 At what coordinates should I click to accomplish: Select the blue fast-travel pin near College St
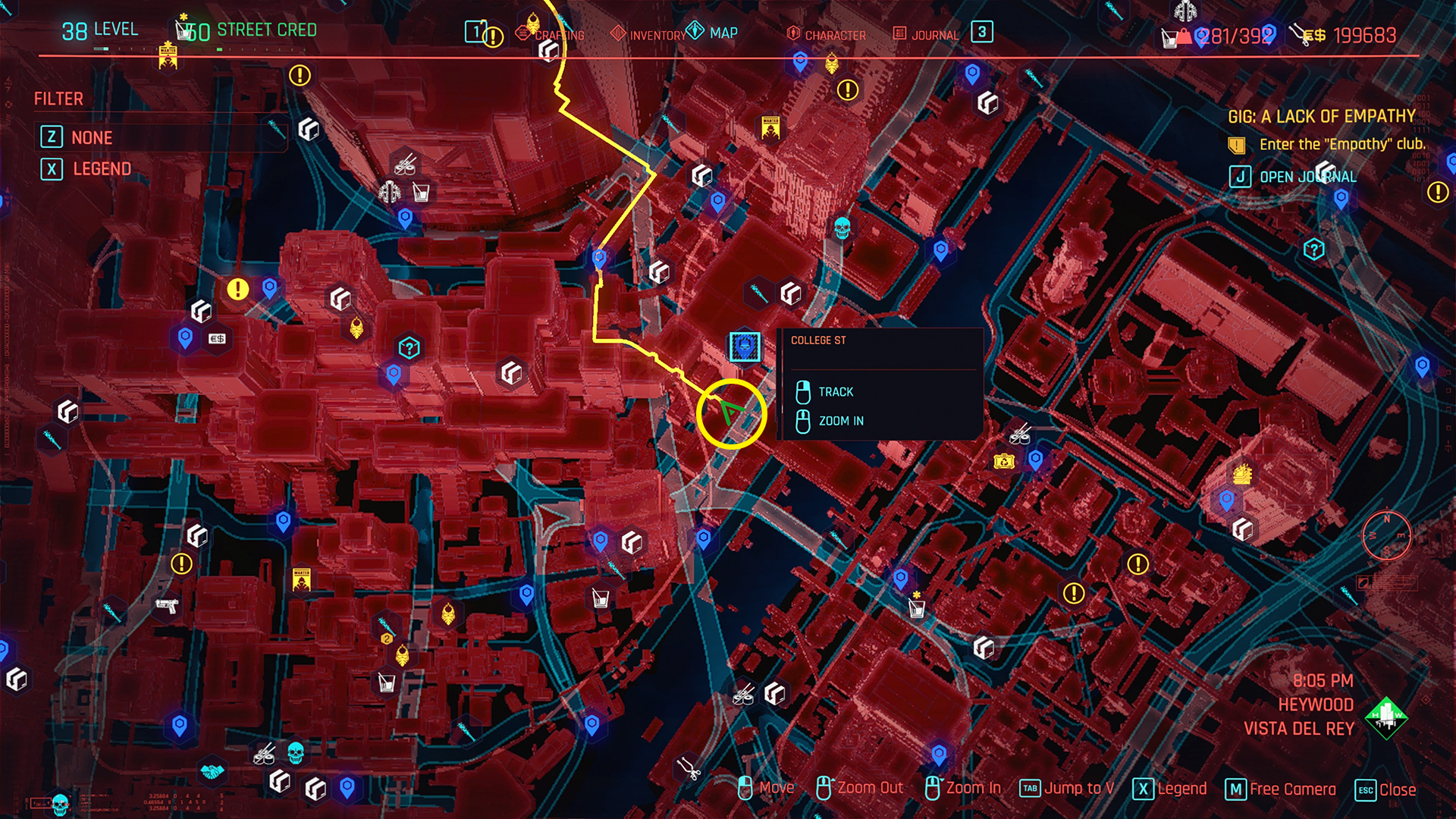click(744, 347)
